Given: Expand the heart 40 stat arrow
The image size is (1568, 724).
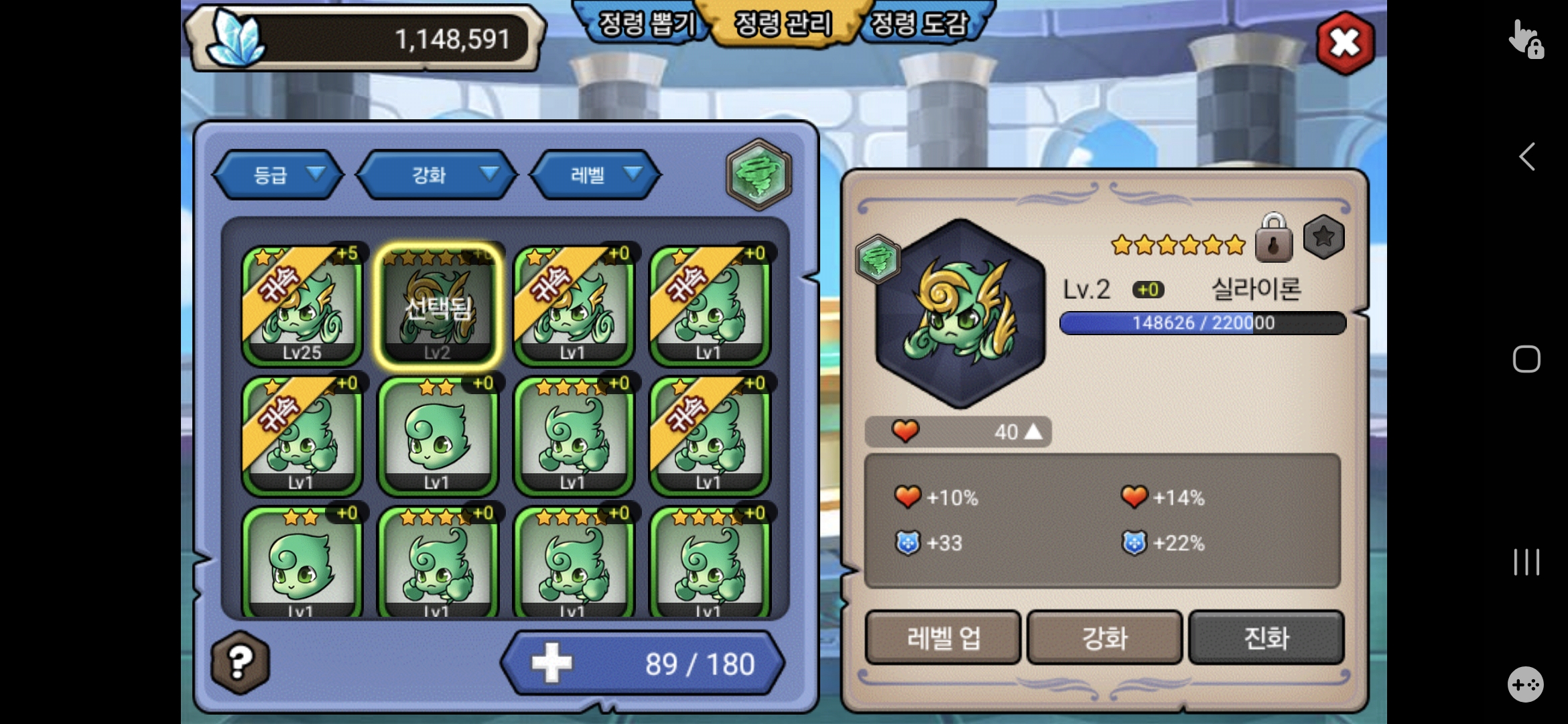Looking at the screenshot, I should [x=1034, y=432].
